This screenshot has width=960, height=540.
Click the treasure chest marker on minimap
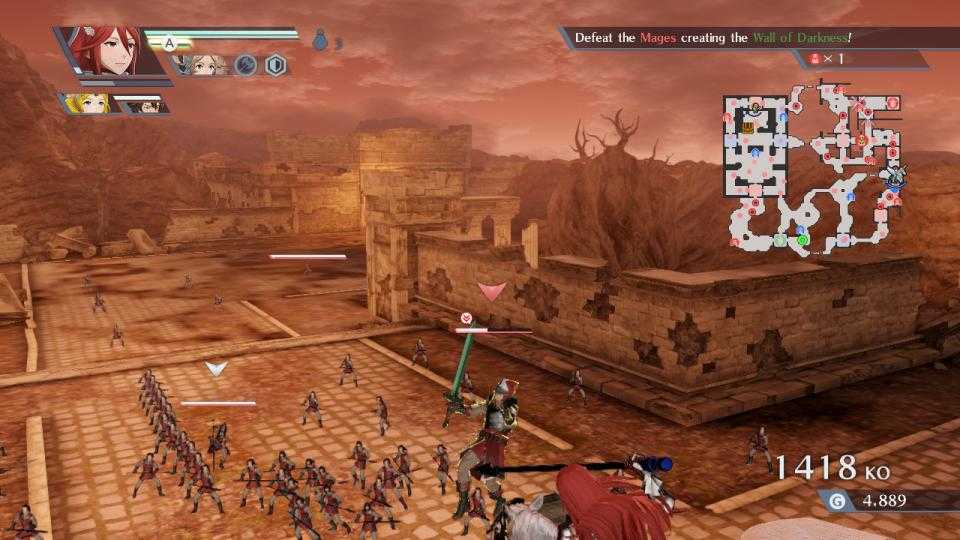tap(748, 126)
